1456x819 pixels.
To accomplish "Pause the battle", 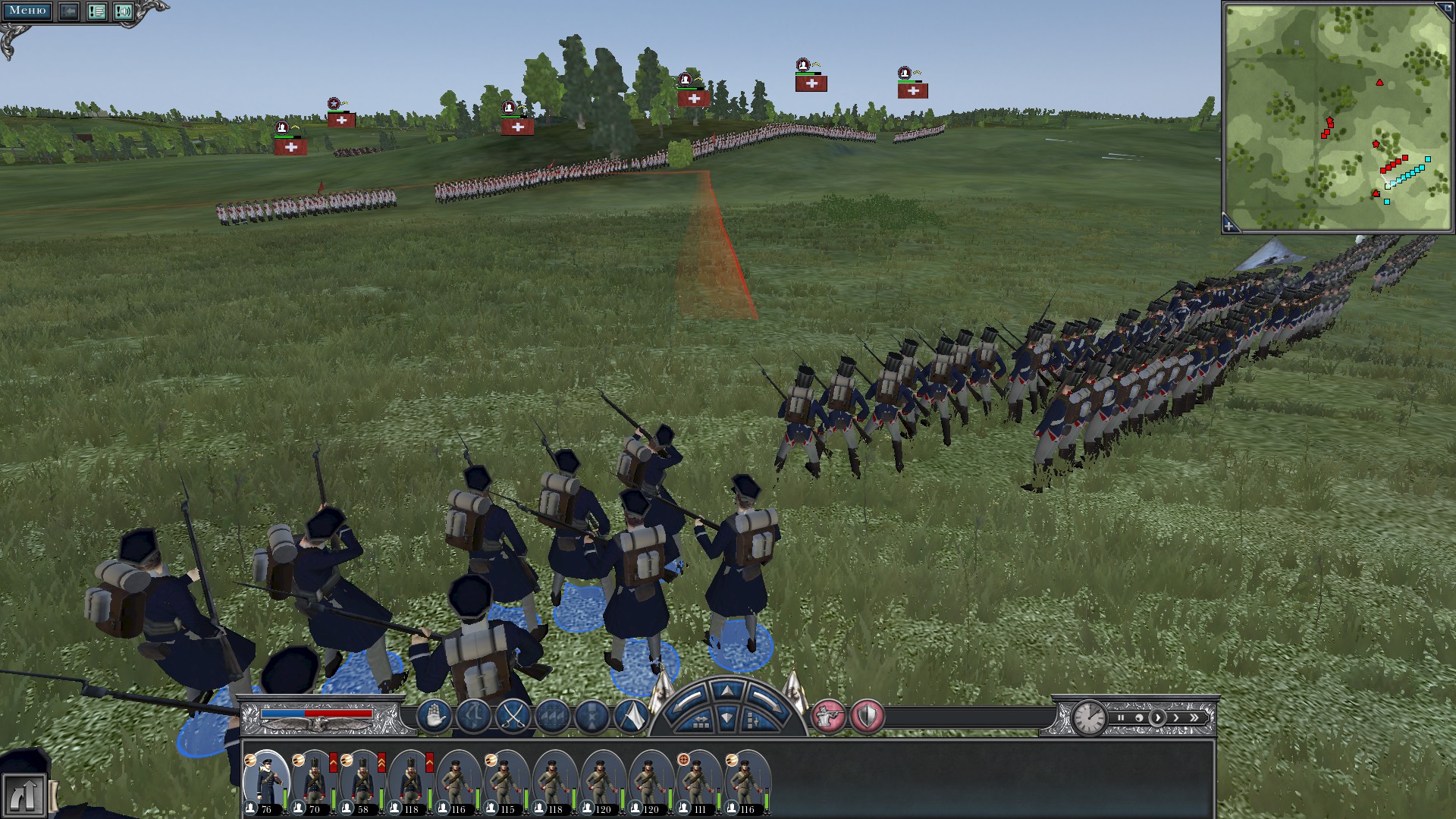I will [1121, 717].
